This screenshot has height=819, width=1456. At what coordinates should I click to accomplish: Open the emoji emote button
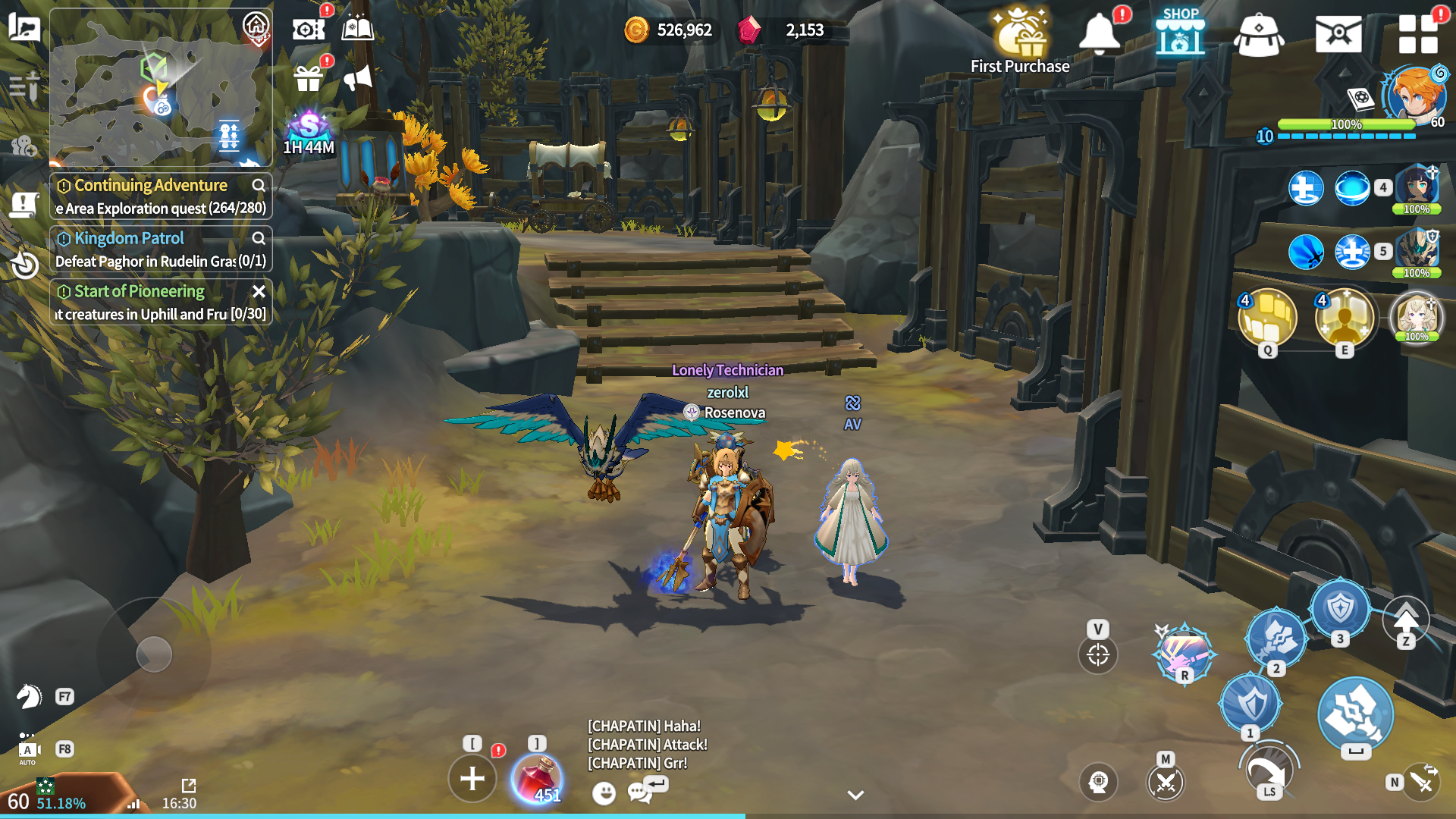coord(604,793)
